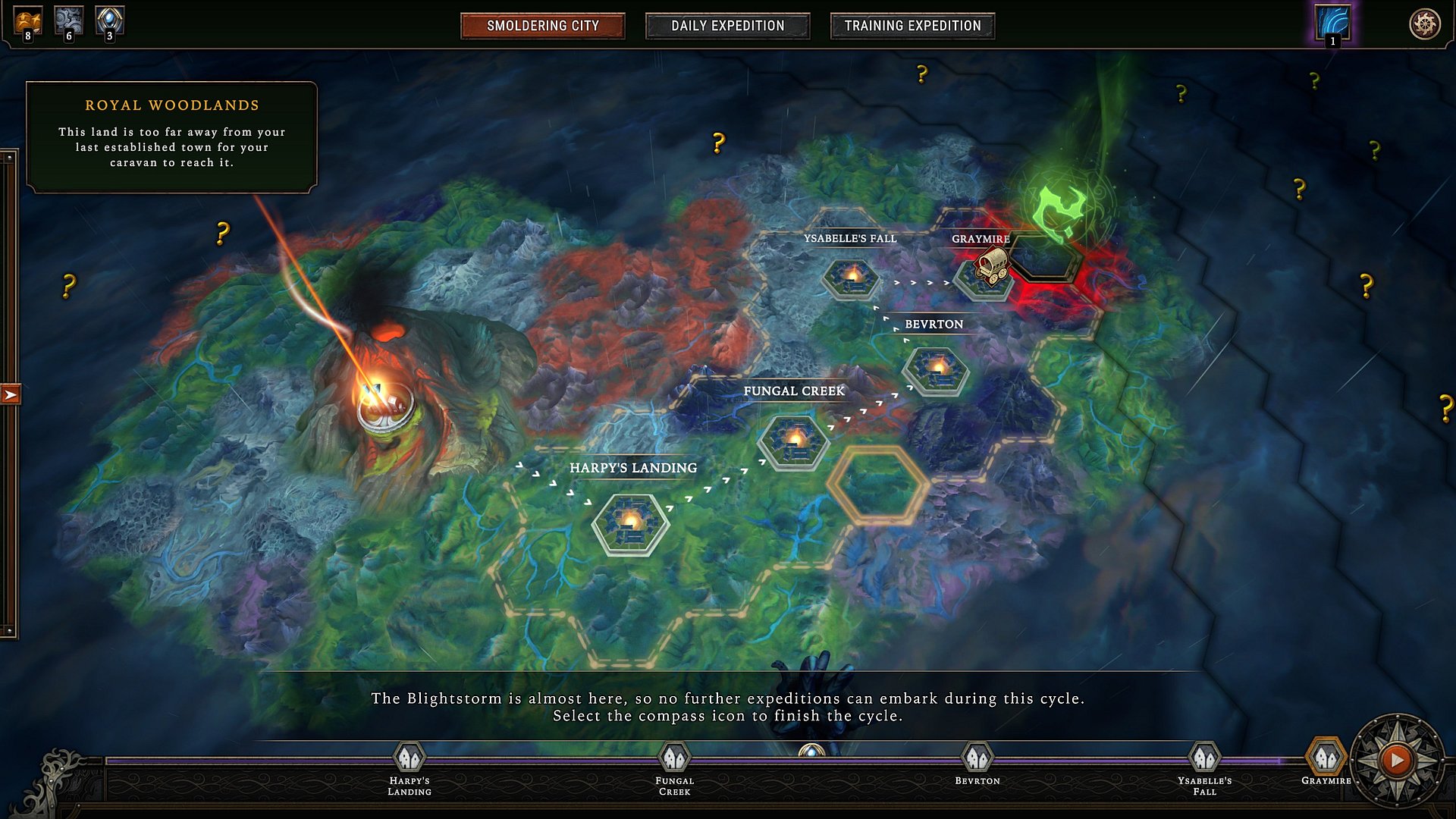Select the Harpy's Landing town on the map
Viewport: 1456px width, 819px height.
tap(630, 523)
